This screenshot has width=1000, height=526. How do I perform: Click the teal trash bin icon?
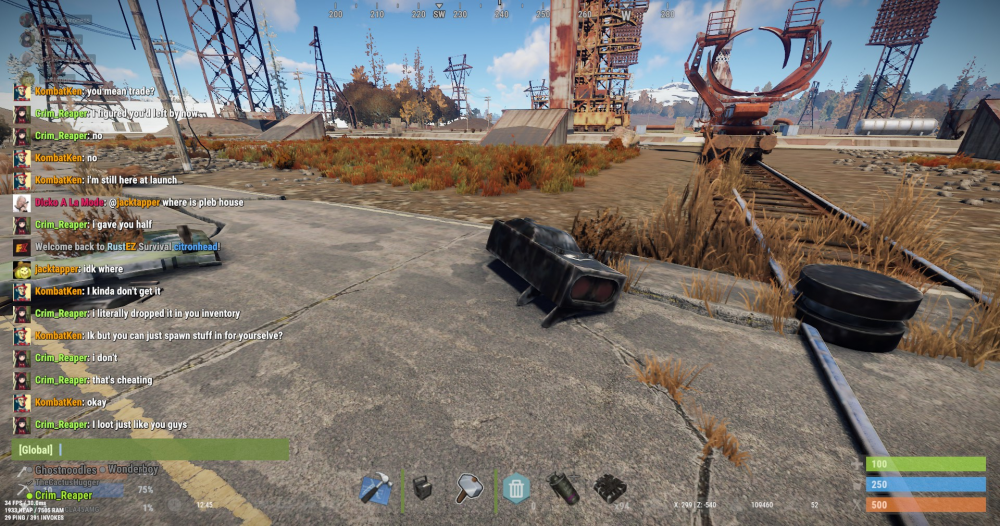pos(516,489)
